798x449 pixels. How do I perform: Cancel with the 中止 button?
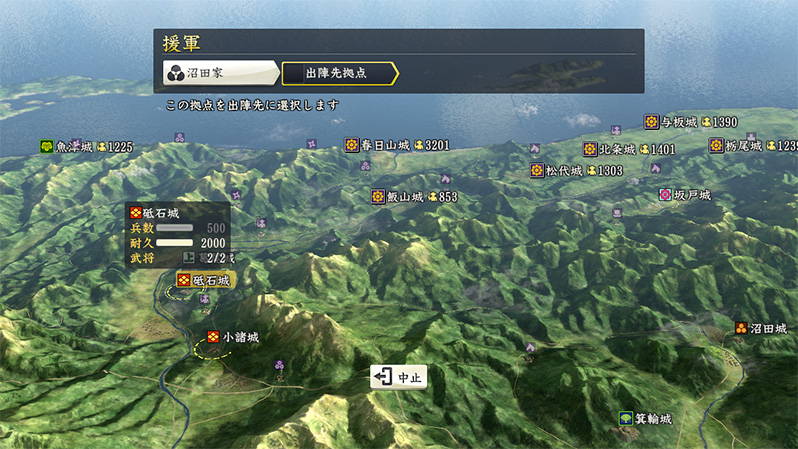click(399, 377)
